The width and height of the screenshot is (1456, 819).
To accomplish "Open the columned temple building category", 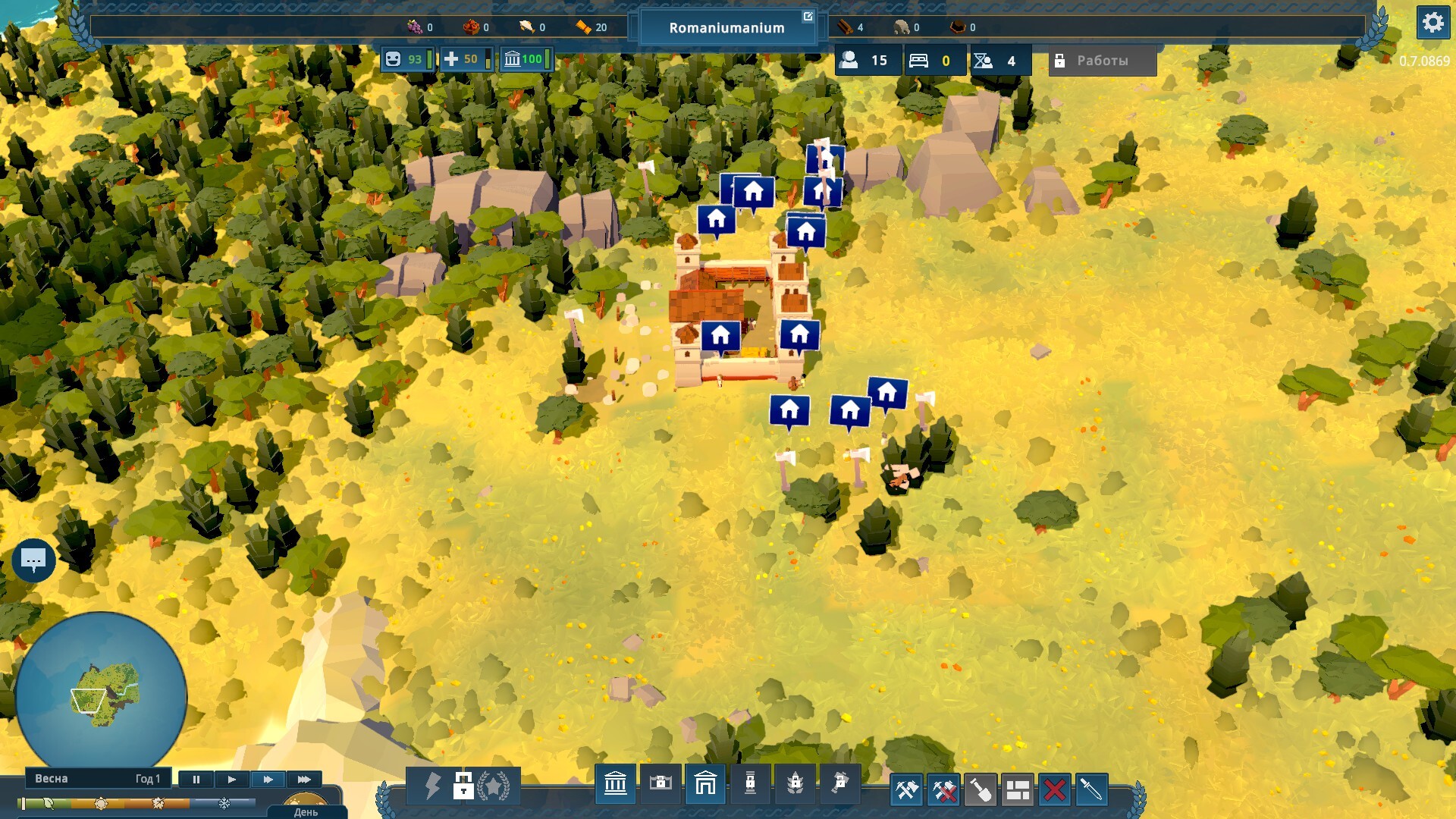I will point(615,784).
